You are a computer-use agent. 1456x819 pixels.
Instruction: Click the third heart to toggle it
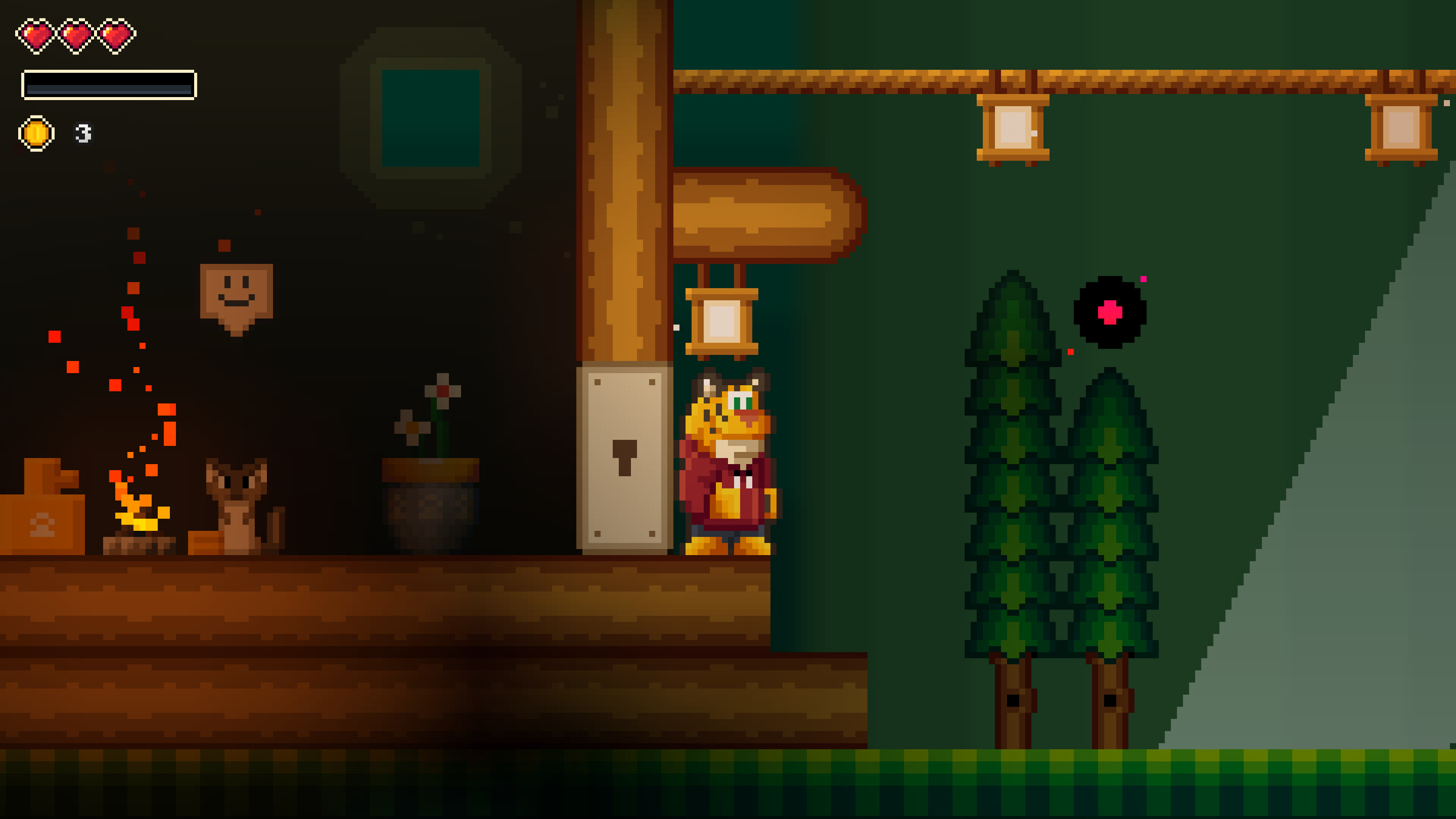[x=115, y=34]
